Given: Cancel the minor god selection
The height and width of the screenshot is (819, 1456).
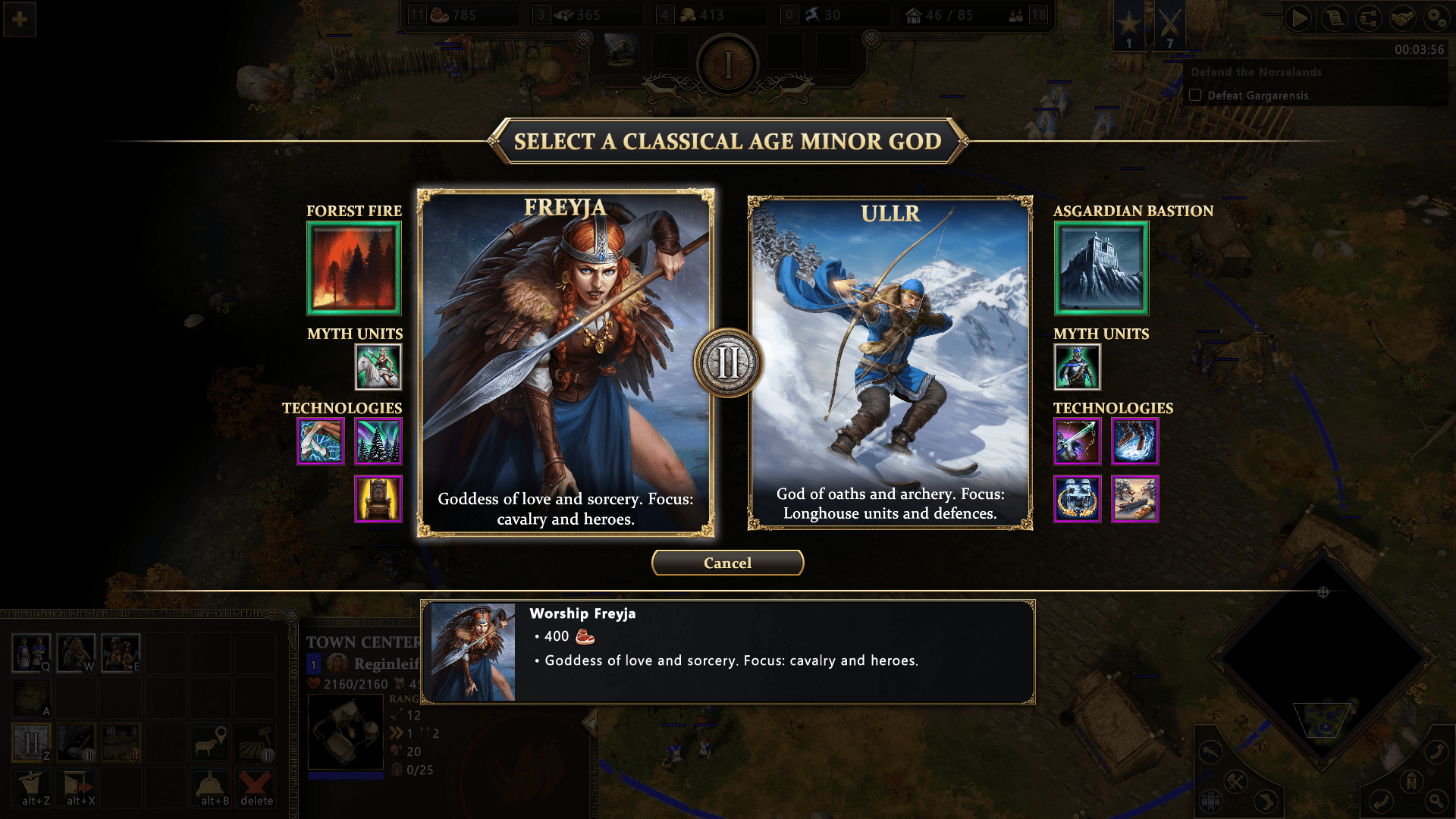Looking at the screenshot, I should [x=727, y=563].
